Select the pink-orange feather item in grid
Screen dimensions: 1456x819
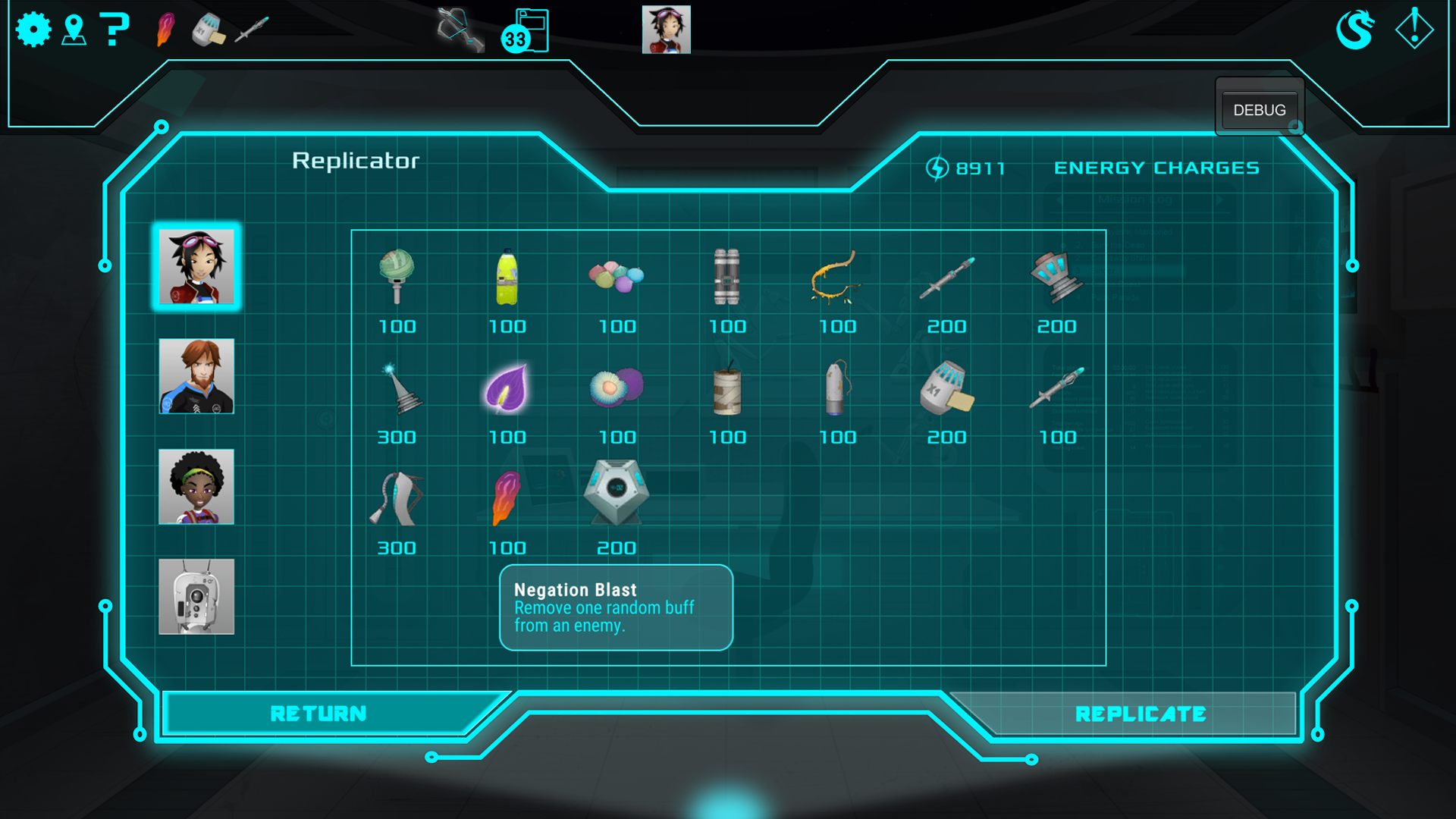coord(507,498)
